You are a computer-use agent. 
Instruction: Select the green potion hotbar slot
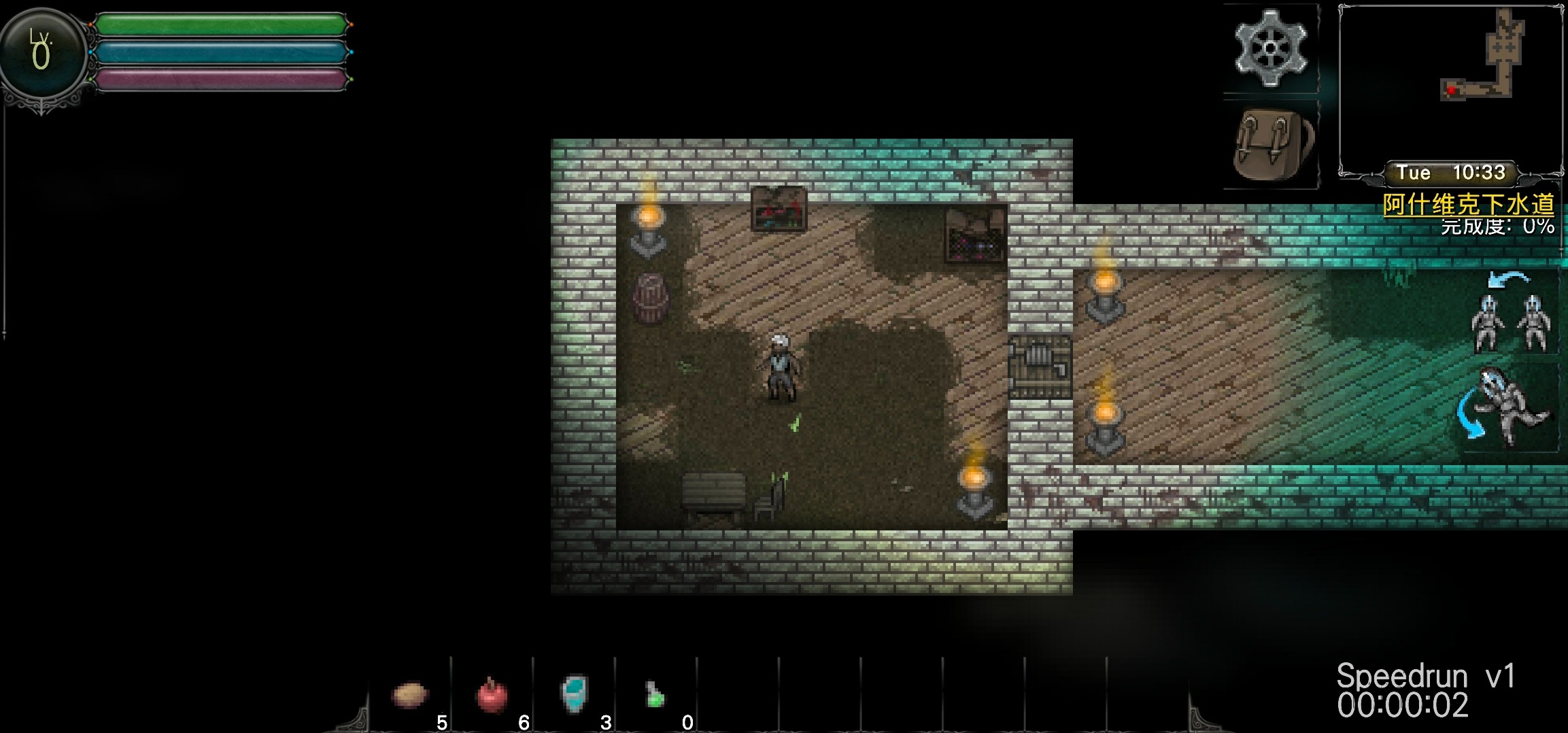tap(655, 695)
